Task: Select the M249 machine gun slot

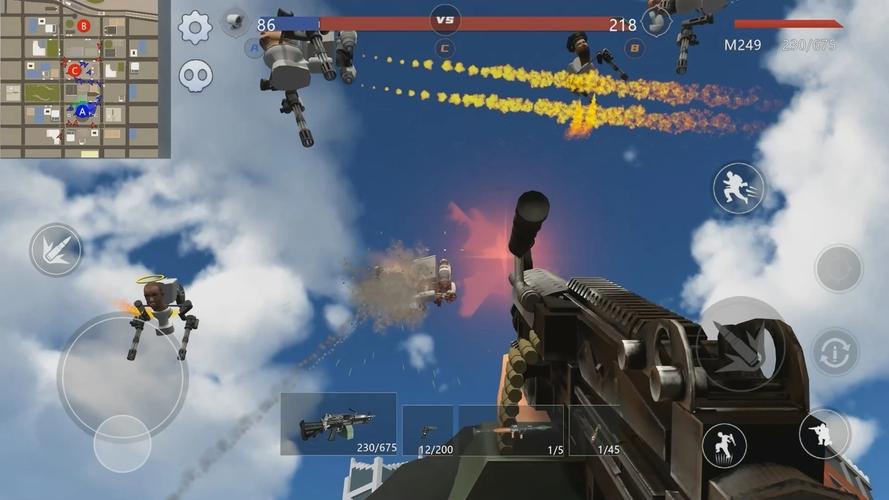Action: [338, 424]
